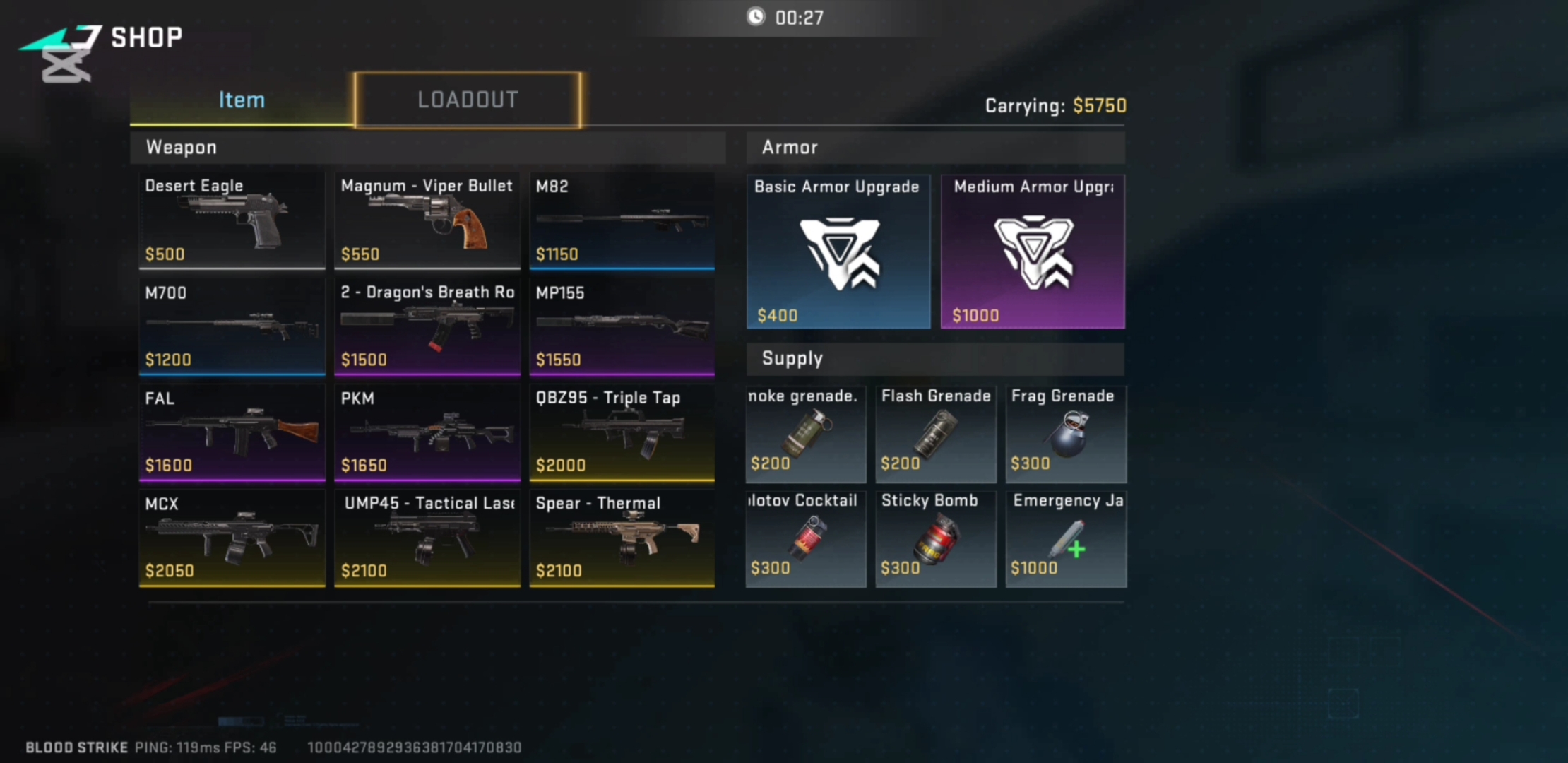Select the Dragon's Breath shotgun tile
1568x763 pixels.
tap(427, 326)
